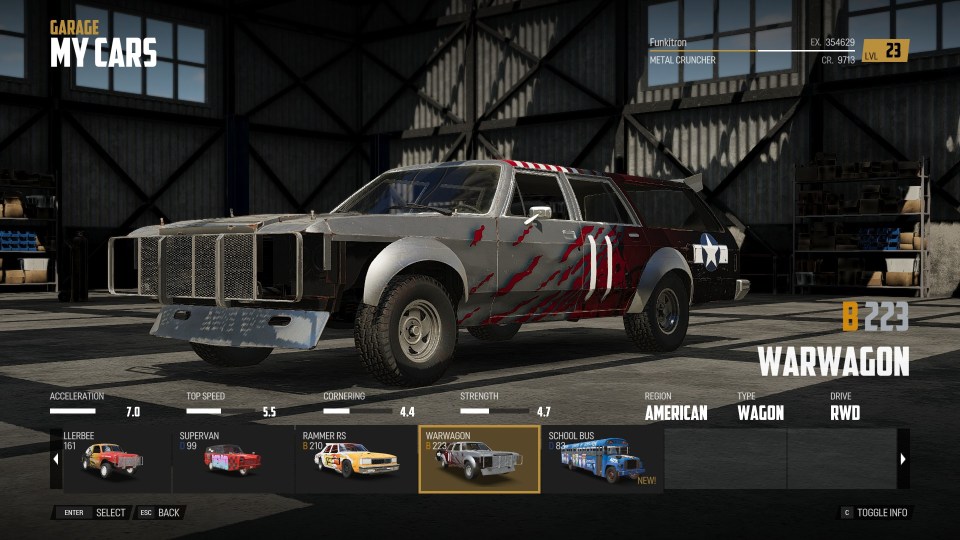Choose the new School Bus tile
The height and width of the screenshot is (540, 960).
click(602, 459)
